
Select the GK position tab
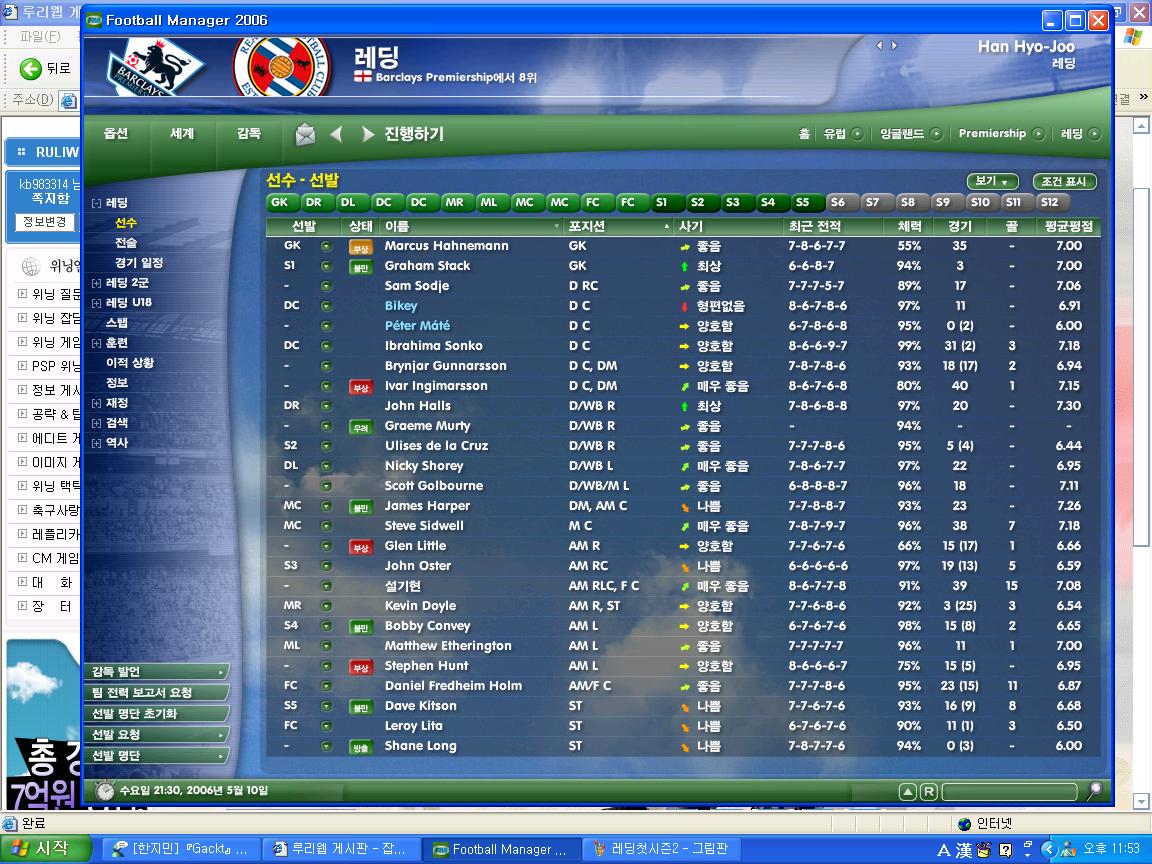coord(279,202)
